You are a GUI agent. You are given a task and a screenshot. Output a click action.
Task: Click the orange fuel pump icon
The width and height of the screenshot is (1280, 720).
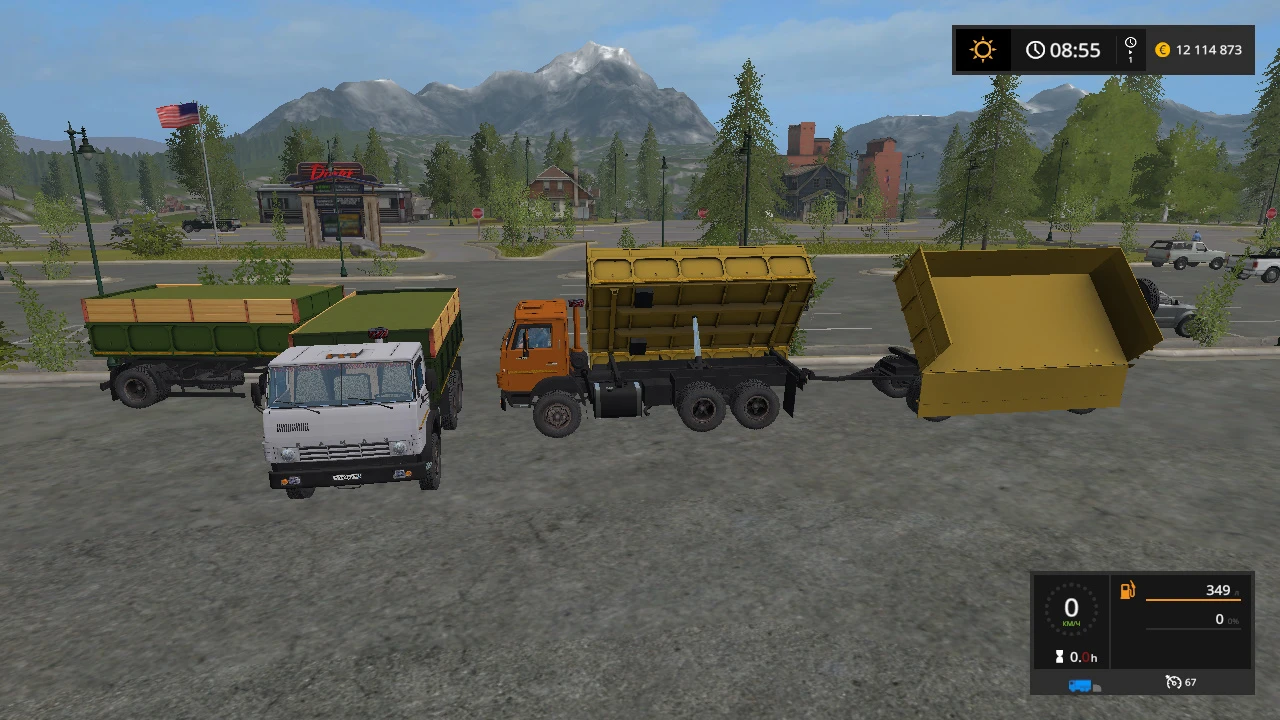pyautogui.click(x=1128, y=589)
